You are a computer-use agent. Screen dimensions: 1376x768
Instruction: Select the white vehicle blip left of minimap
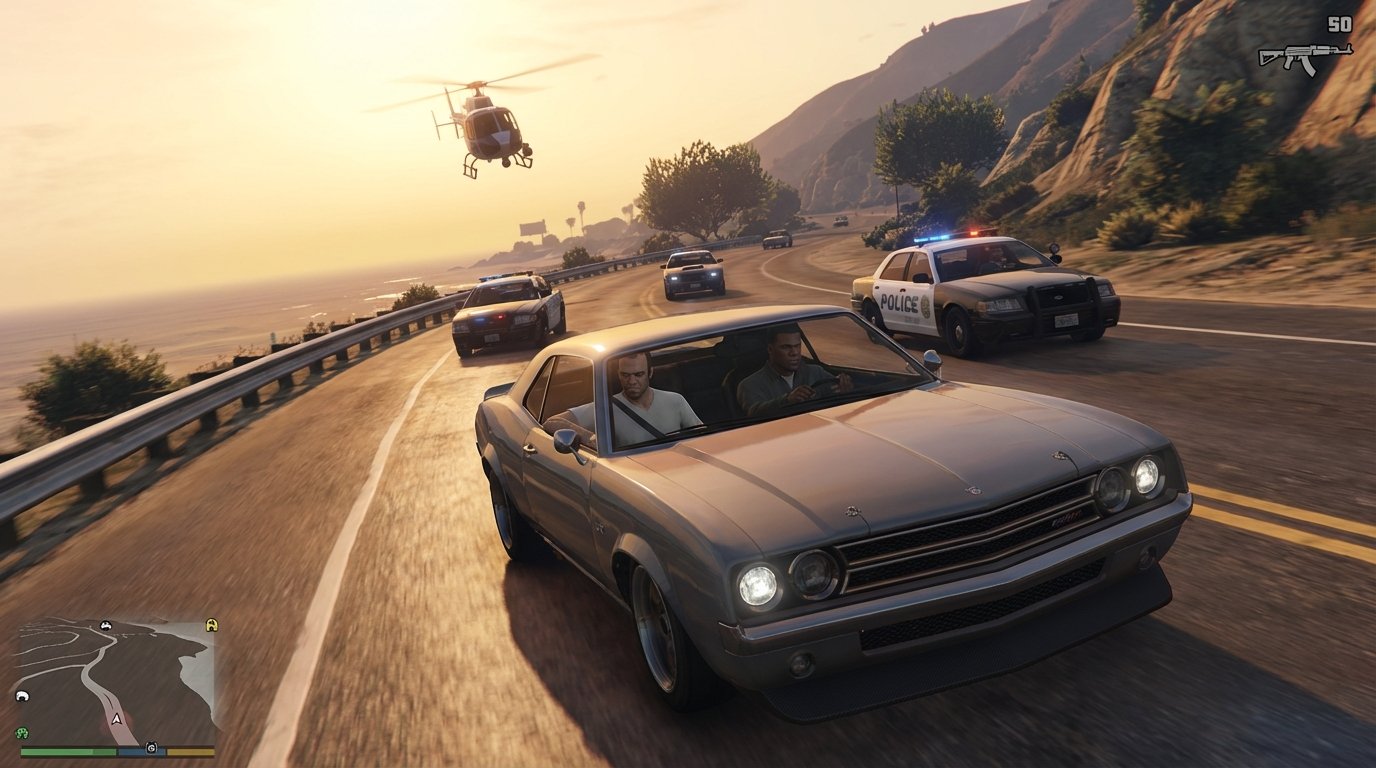22,696
